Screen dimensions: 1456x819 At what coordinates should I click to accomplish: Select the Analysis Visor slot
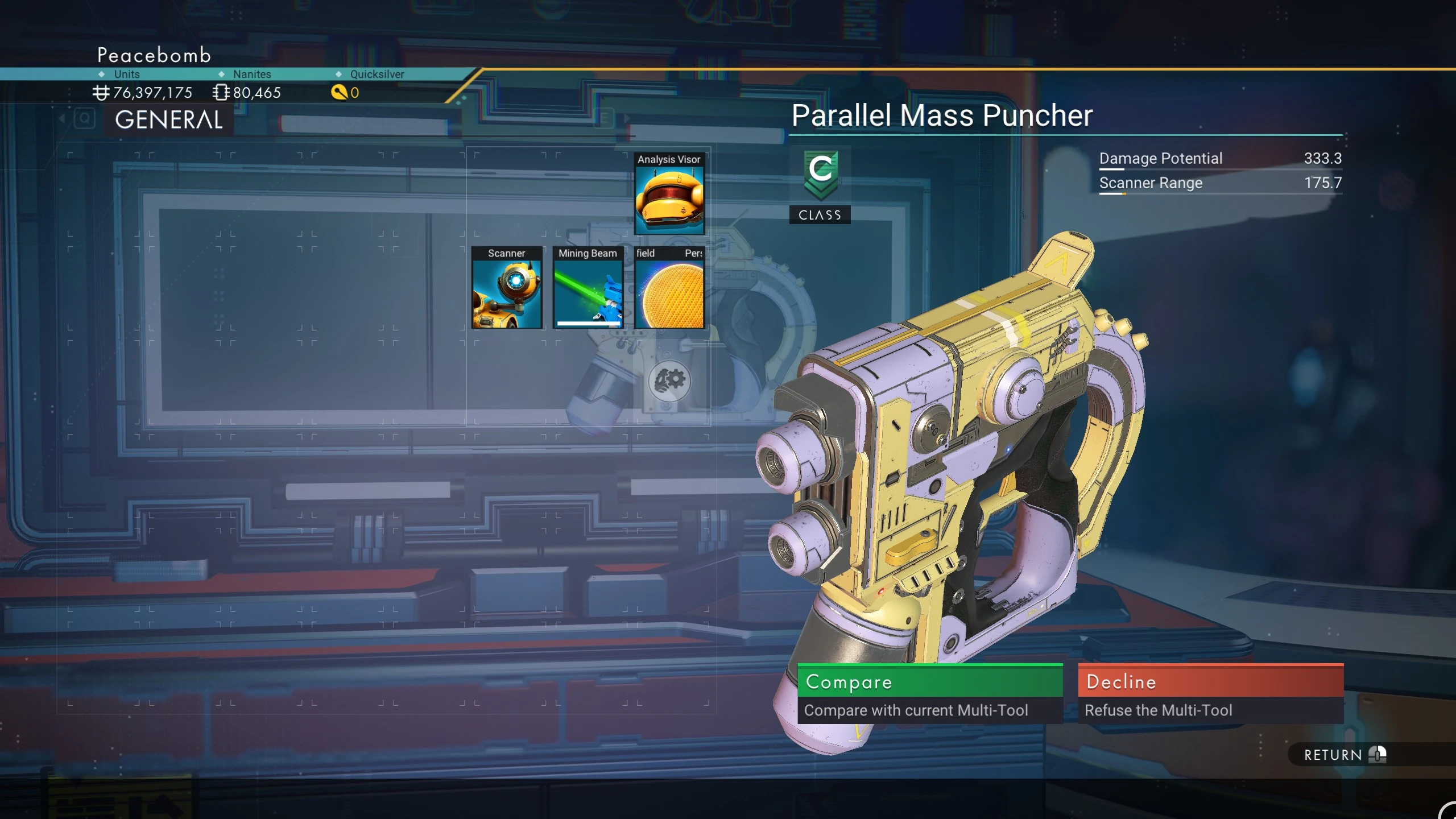[x=669, y=194]
